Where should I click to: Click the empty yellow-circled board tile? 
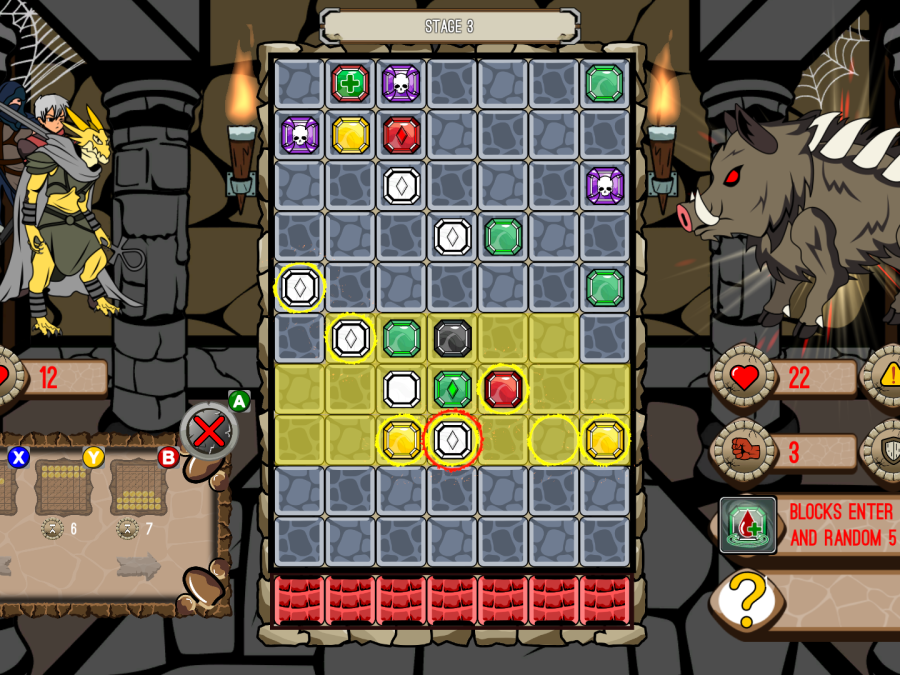point(554,440)
